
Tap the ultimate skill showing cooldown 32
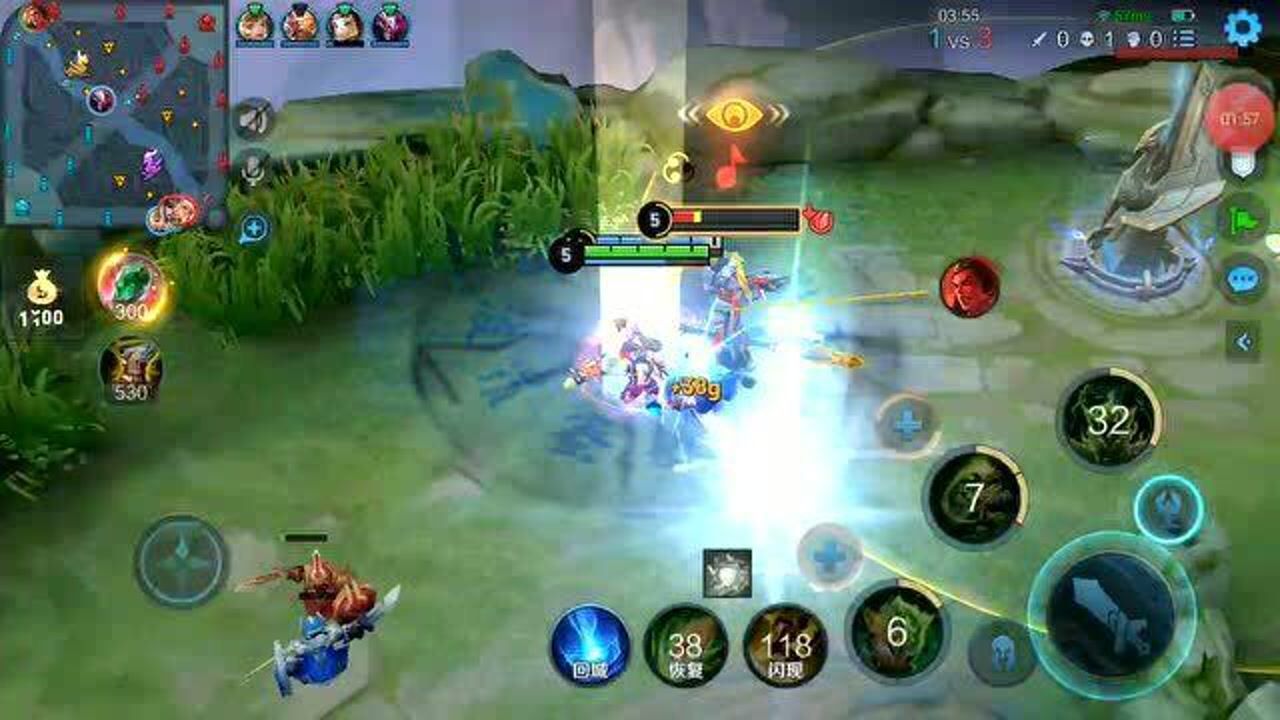coord(1108,420)
